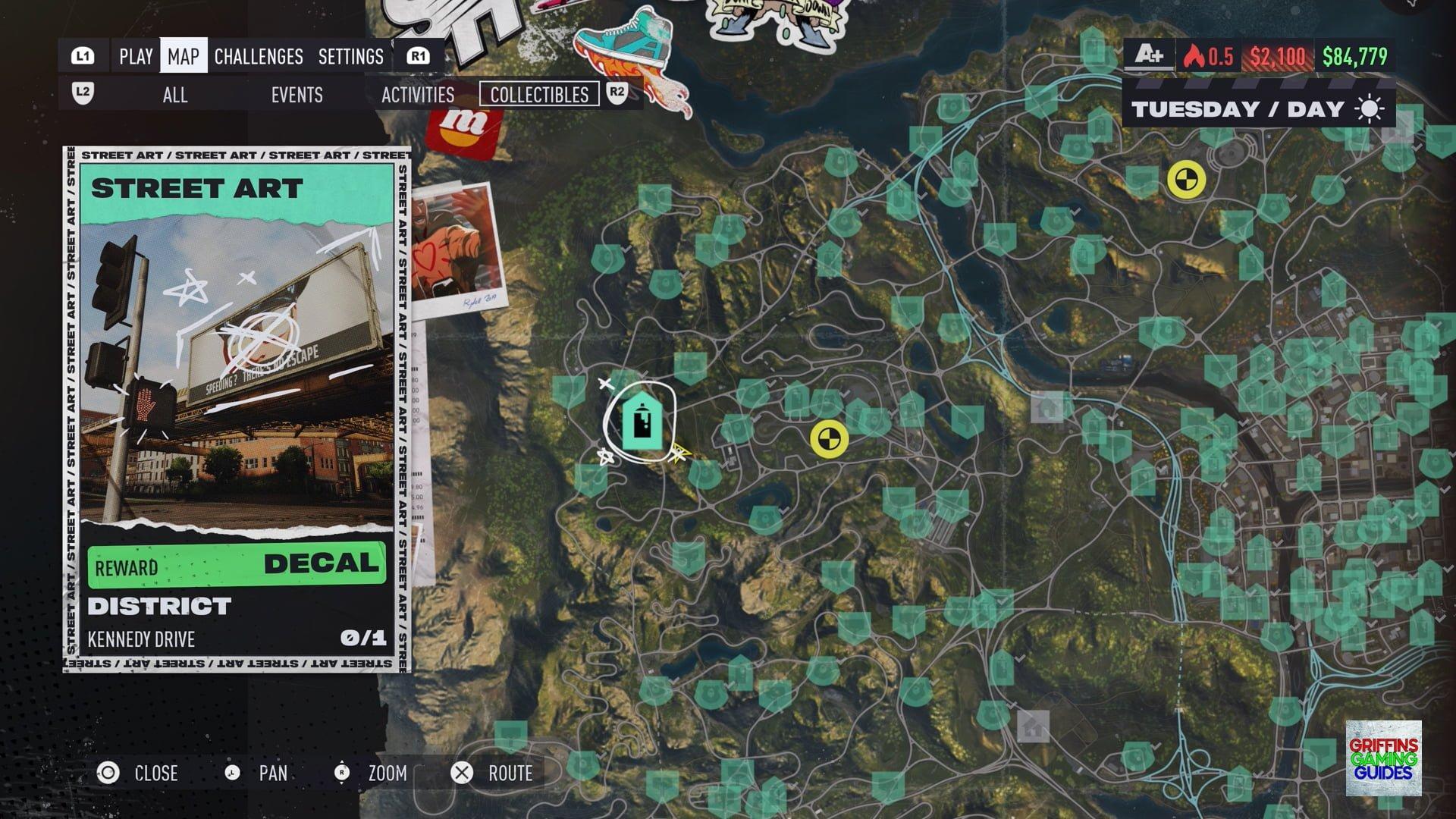Set a ROUTE to the selected collectible
The image size is (1456, 819).
(x=493, y=773)
